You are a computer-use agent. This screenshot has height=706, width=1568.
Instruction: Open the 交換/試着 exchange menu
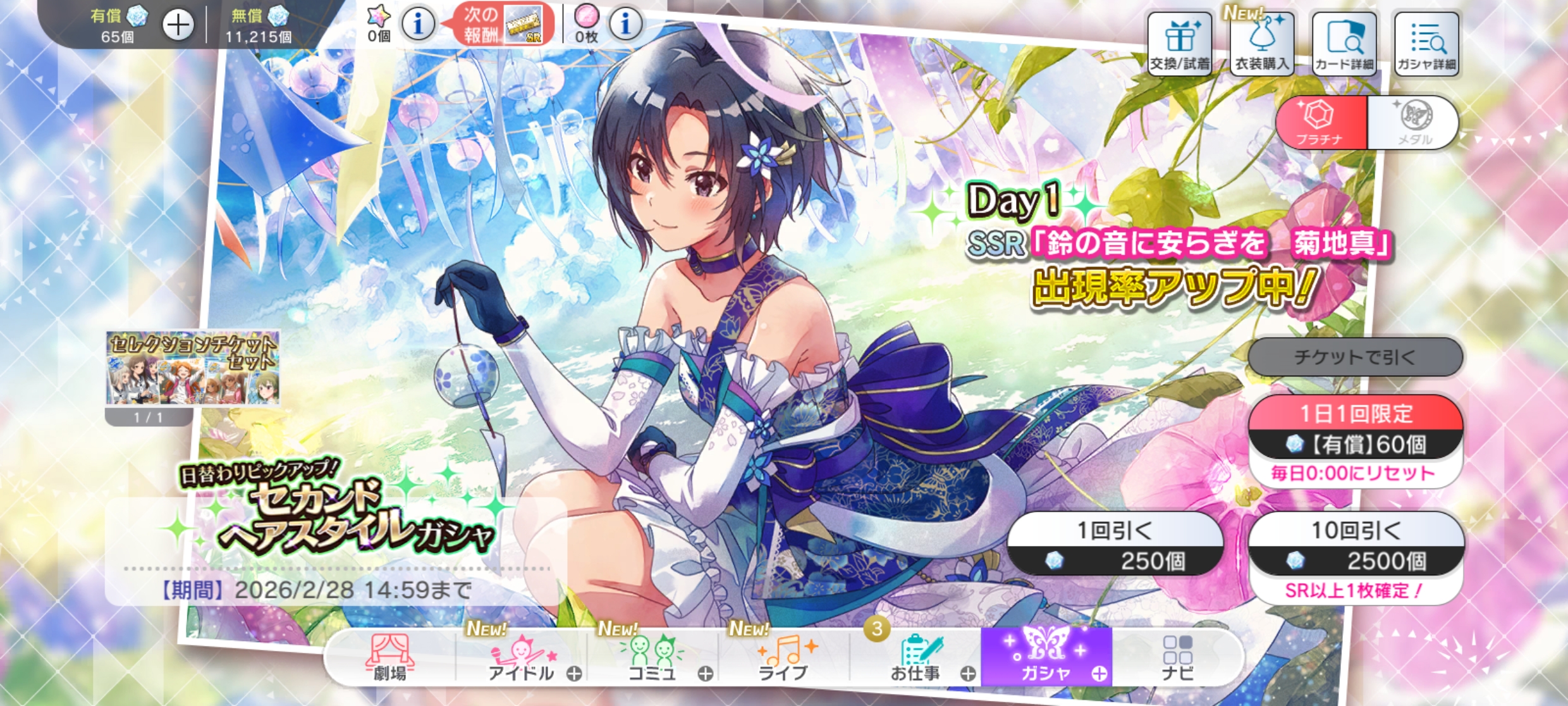tap(1179, 44)
